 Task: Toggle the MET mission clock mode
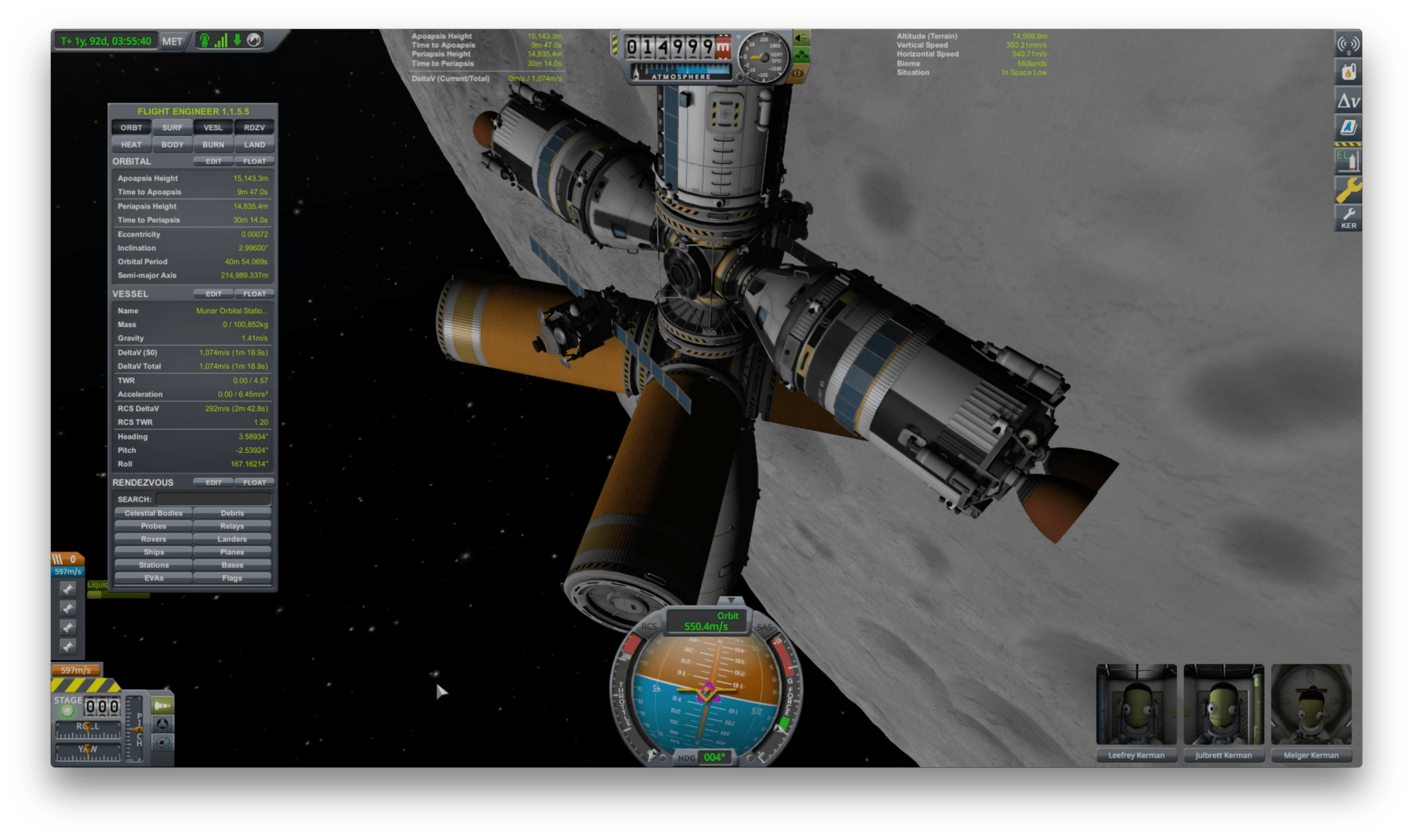(172, 41)
